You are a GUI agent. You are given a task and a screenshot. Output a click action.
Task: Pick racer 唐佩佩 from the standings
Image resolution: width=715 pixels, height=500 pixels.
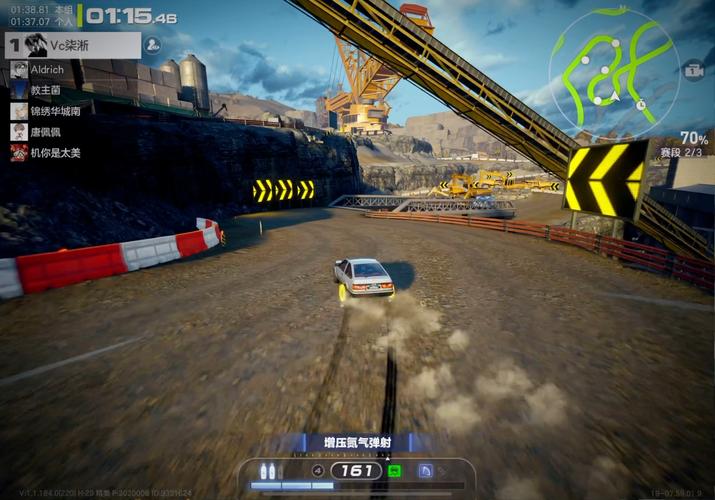point(47,132)
